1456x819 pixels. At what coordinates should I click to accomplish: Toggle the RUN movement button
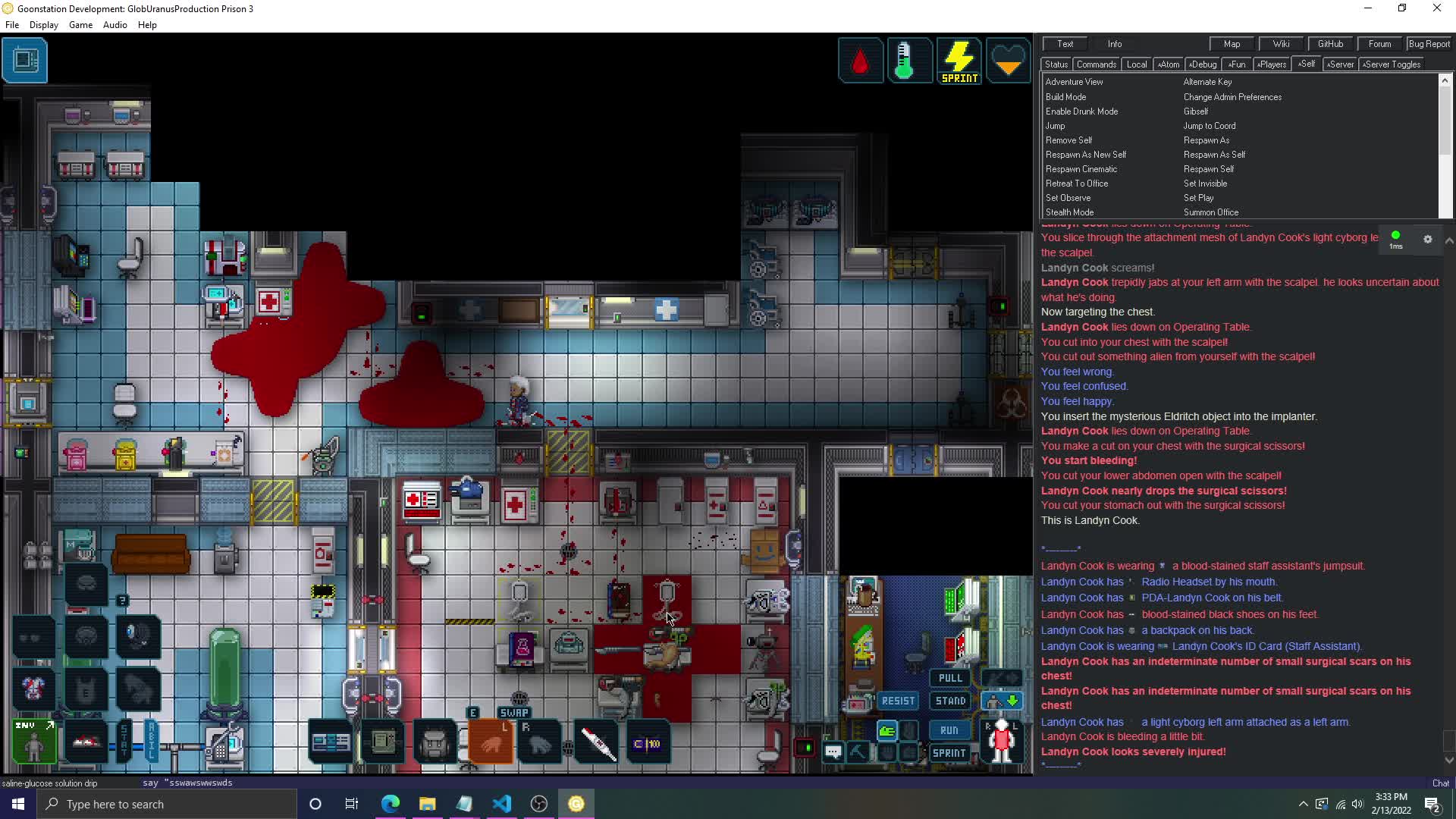pyautogui.click(x=949, y=730)
